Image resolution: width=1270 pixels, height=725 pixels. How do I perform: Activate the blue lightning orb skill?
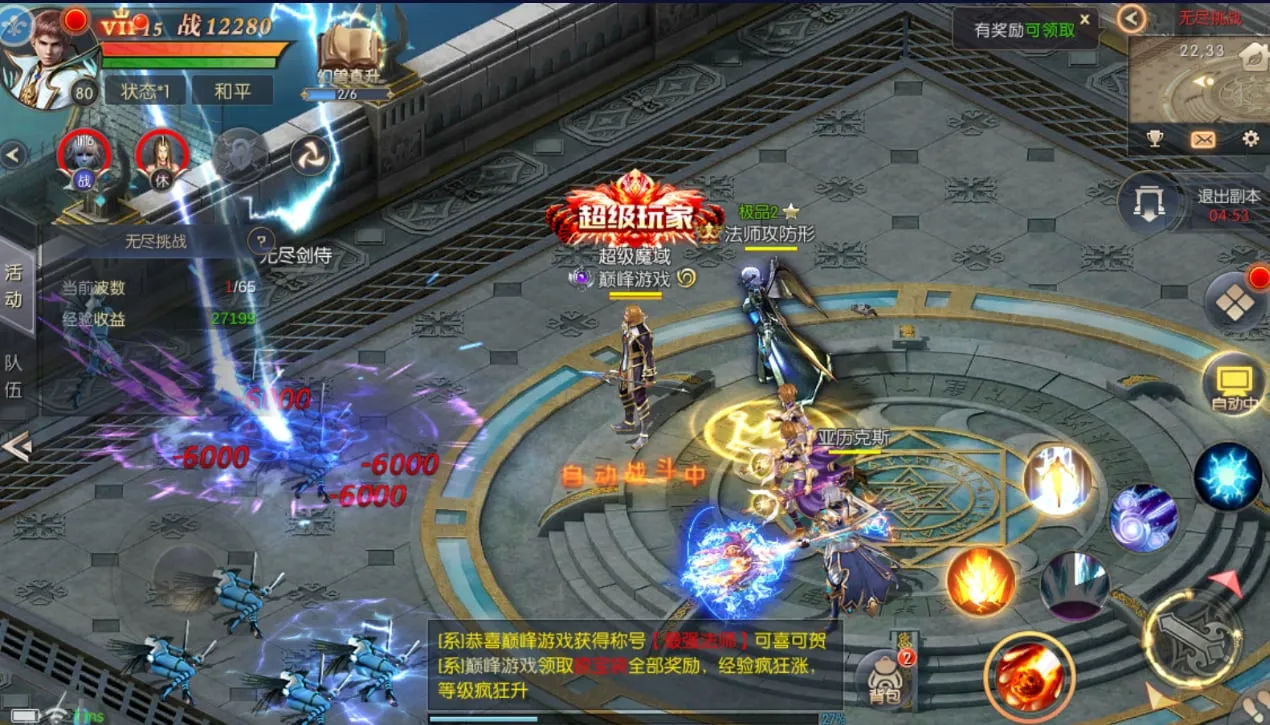tap(1227, 476)
